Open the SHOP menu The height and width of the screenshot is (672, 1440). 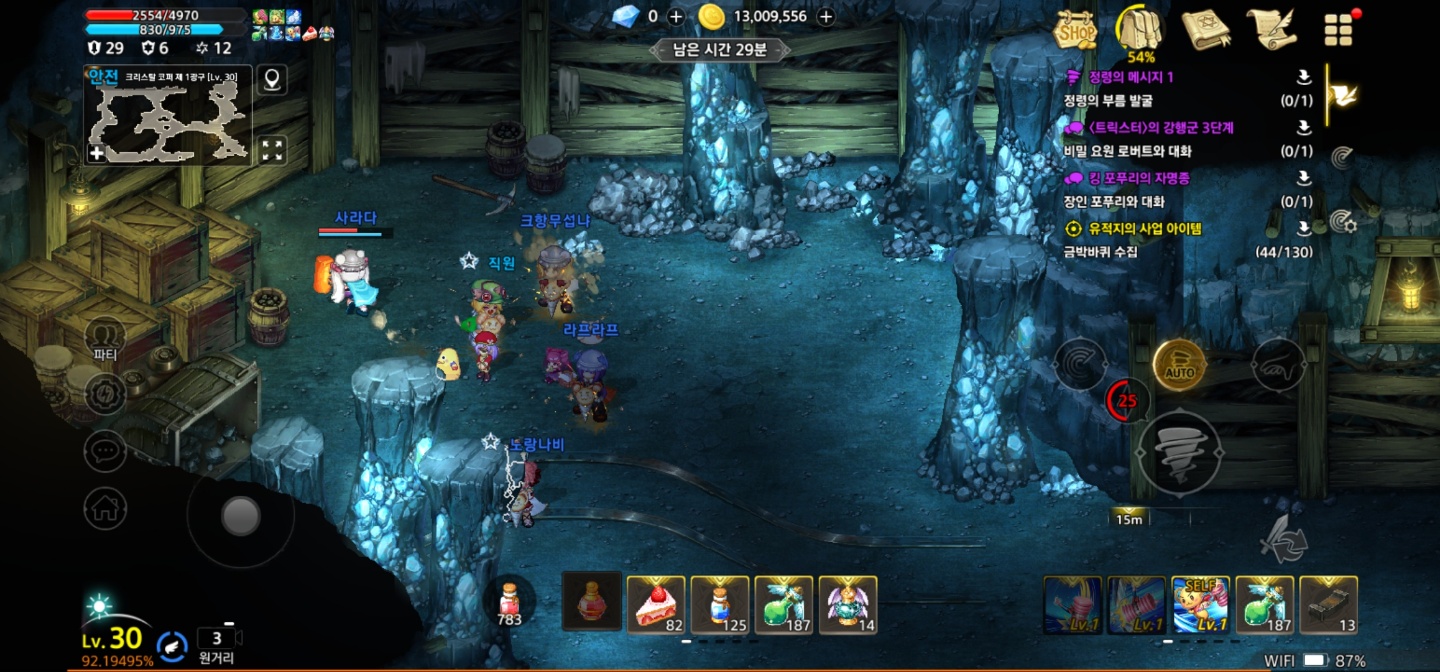pos(1076,30)
